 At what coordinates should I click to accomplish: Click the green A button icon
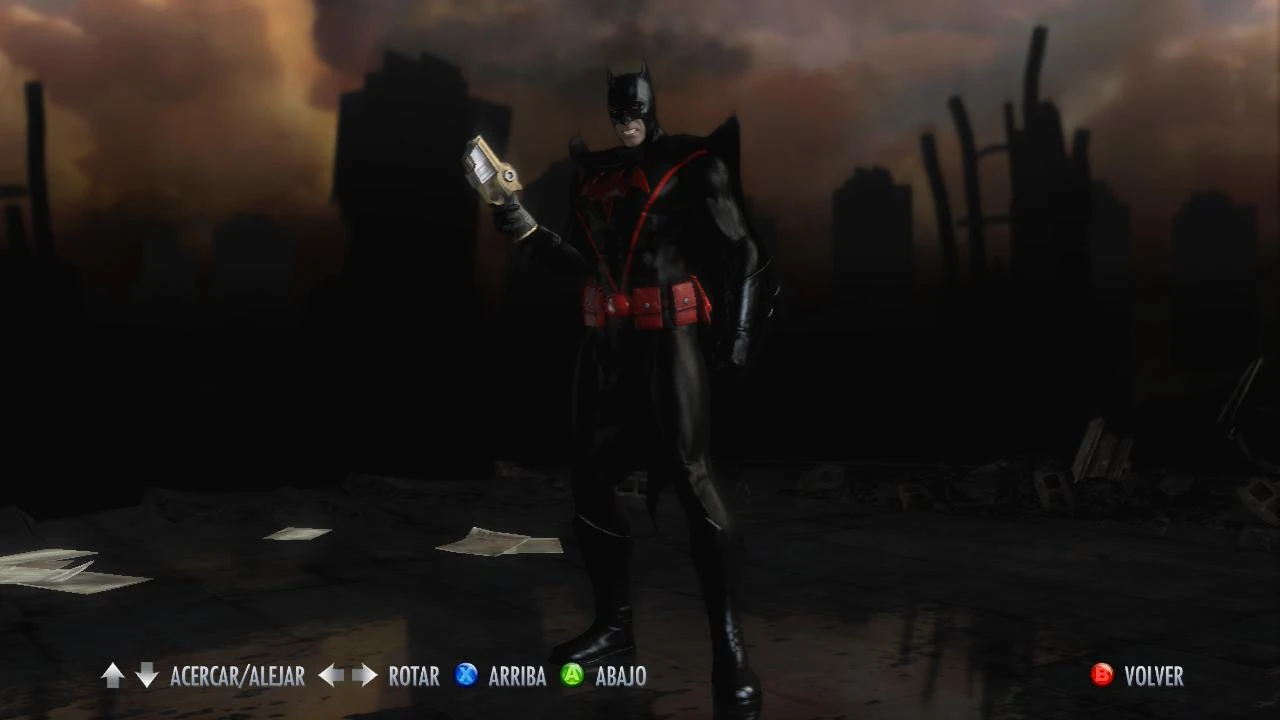572,676
